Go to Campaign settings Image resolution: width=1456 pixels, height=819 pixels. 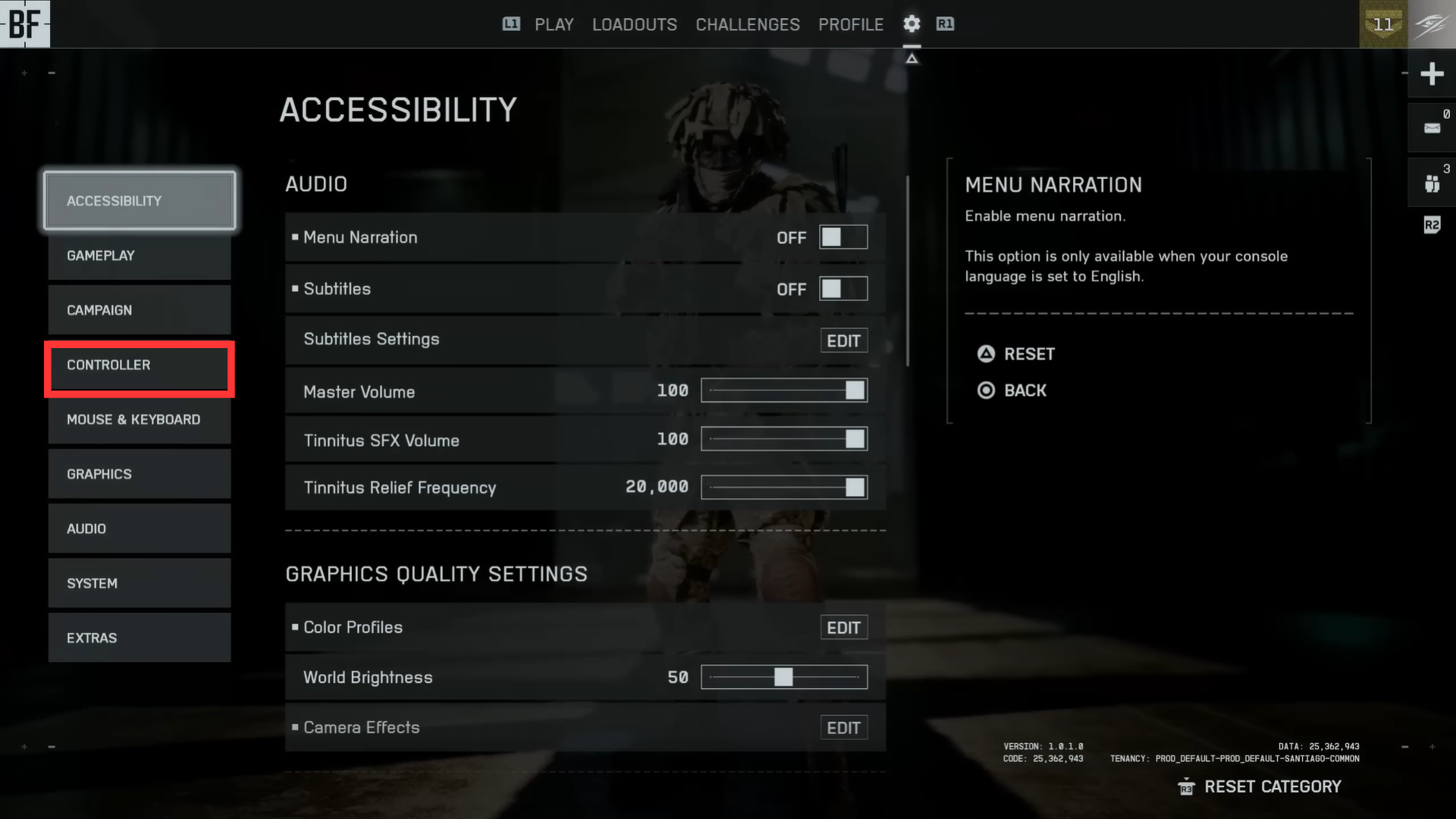tap(140, 311)
